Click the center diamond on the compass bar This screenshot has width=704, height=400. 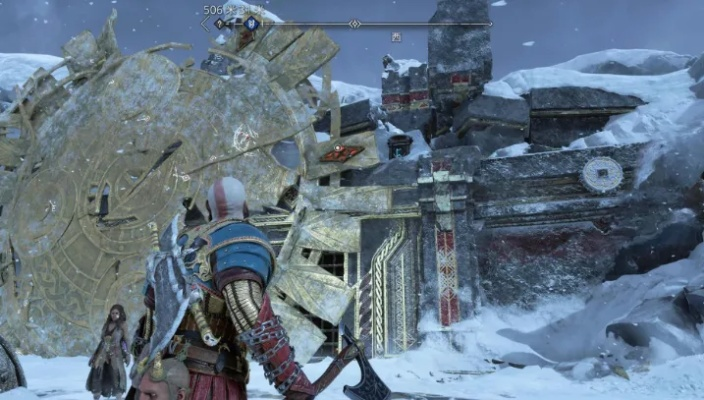click(x=354, y=23)
